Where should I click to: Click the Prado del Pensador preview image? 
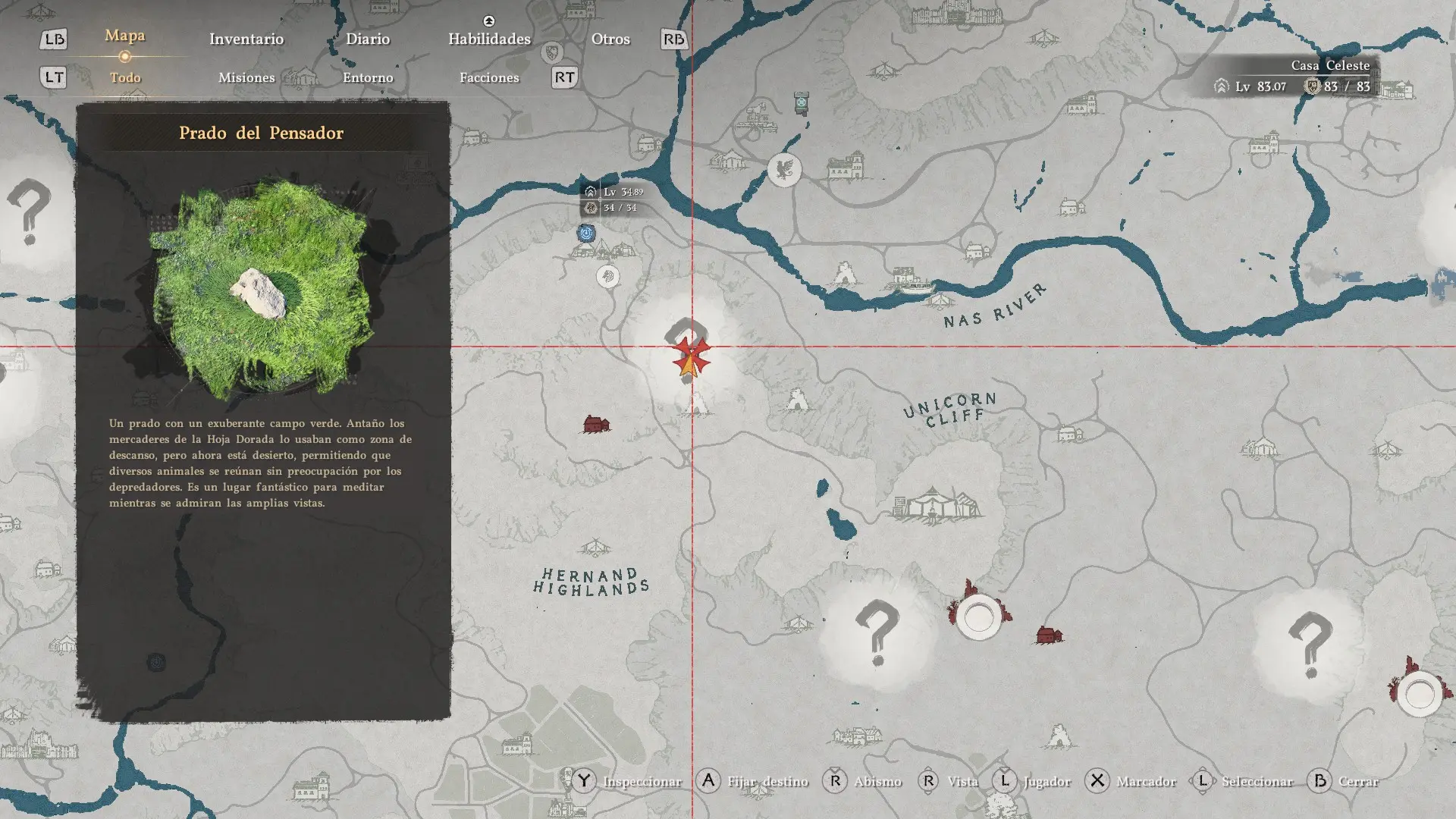(x=262, y=288)
